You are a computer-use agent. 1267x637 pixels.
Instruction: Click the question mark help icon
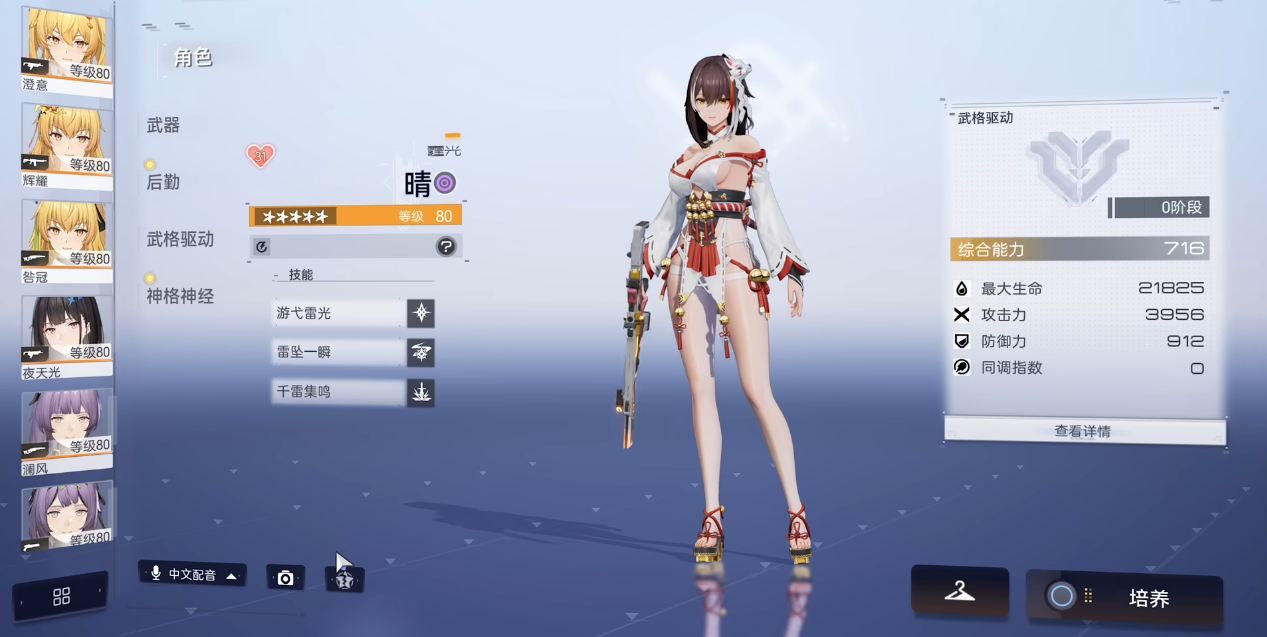(446, 246)
